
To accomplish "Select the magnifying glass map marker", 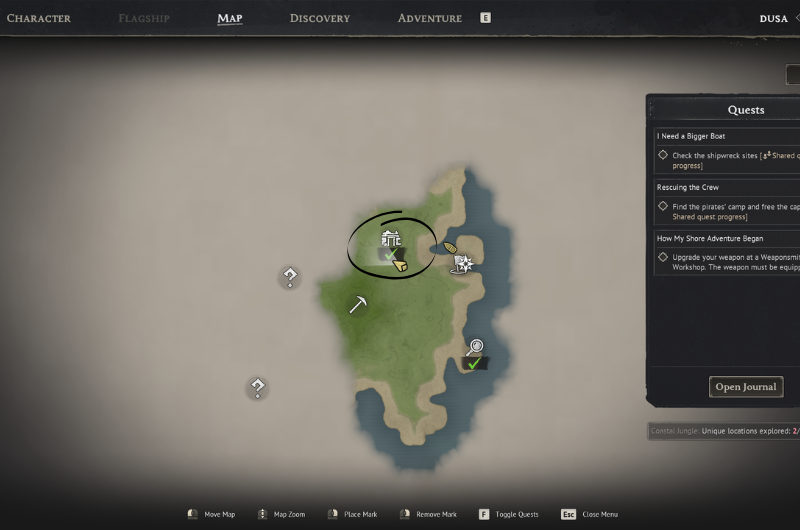I will [475, 347].
